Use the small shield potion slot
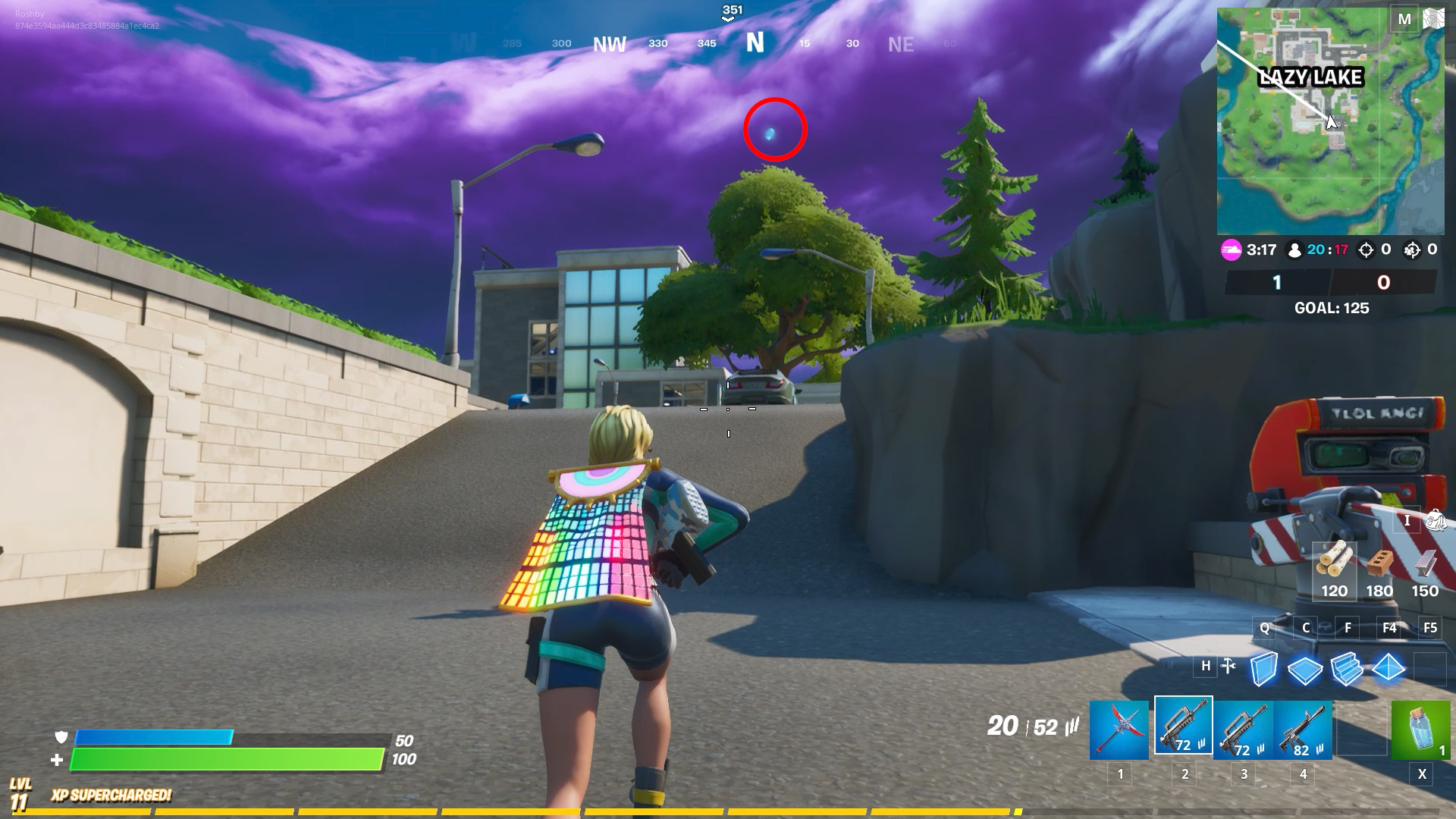This screenshot has height=819, width=1456. tap(1420, 730)
